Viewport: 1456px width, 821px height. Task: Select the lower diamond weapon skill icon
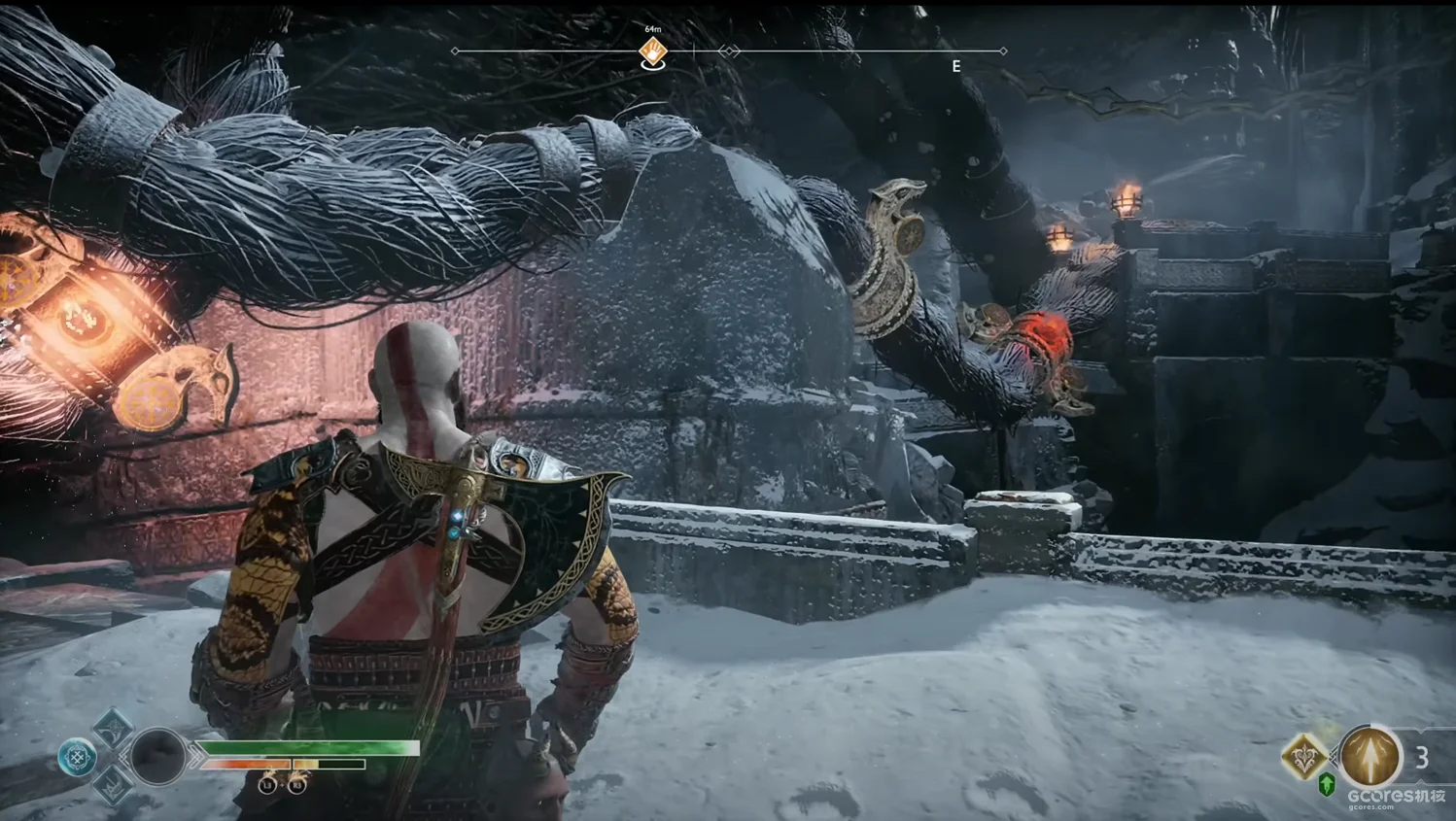point(113,785)
